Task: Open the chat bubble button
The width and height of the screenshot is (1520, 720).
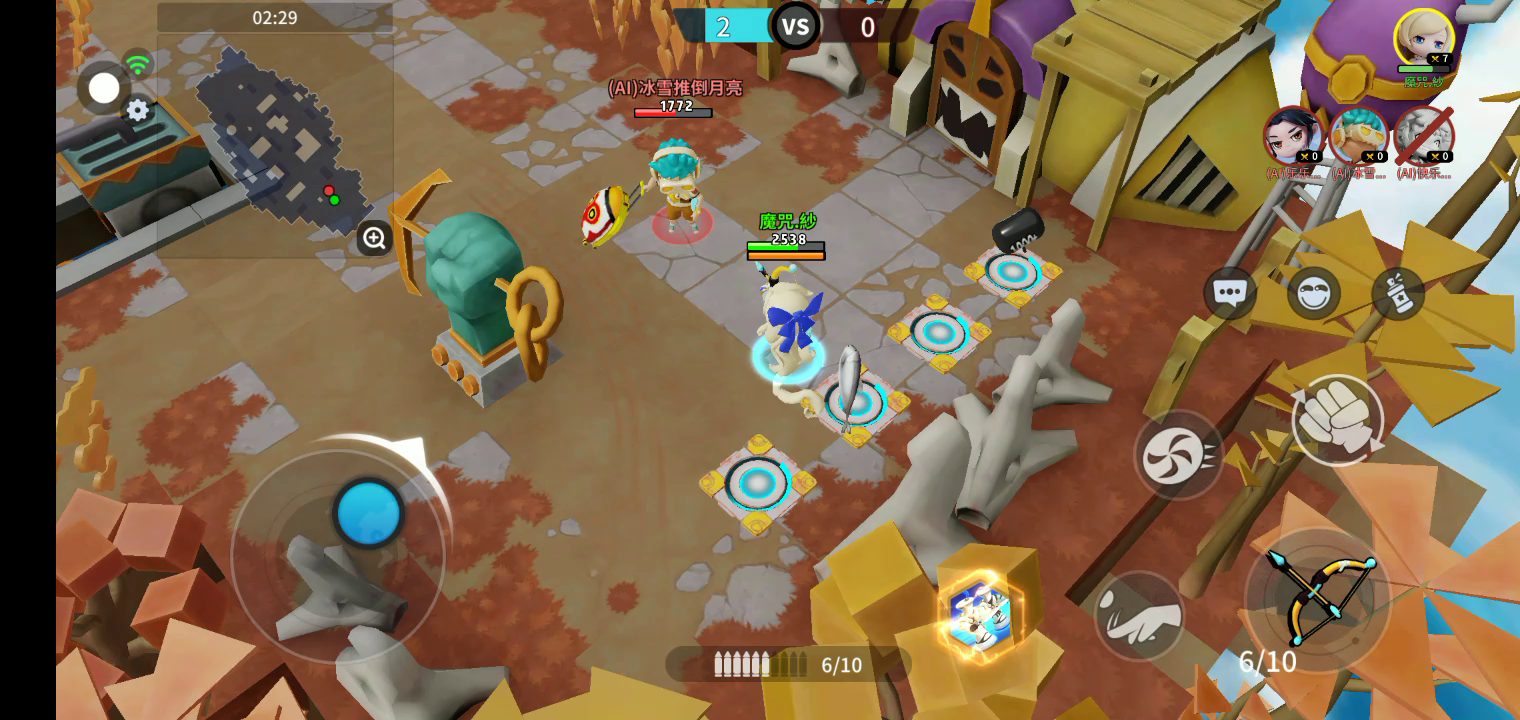Action: pyautogui.click(x=1229, y=293)
